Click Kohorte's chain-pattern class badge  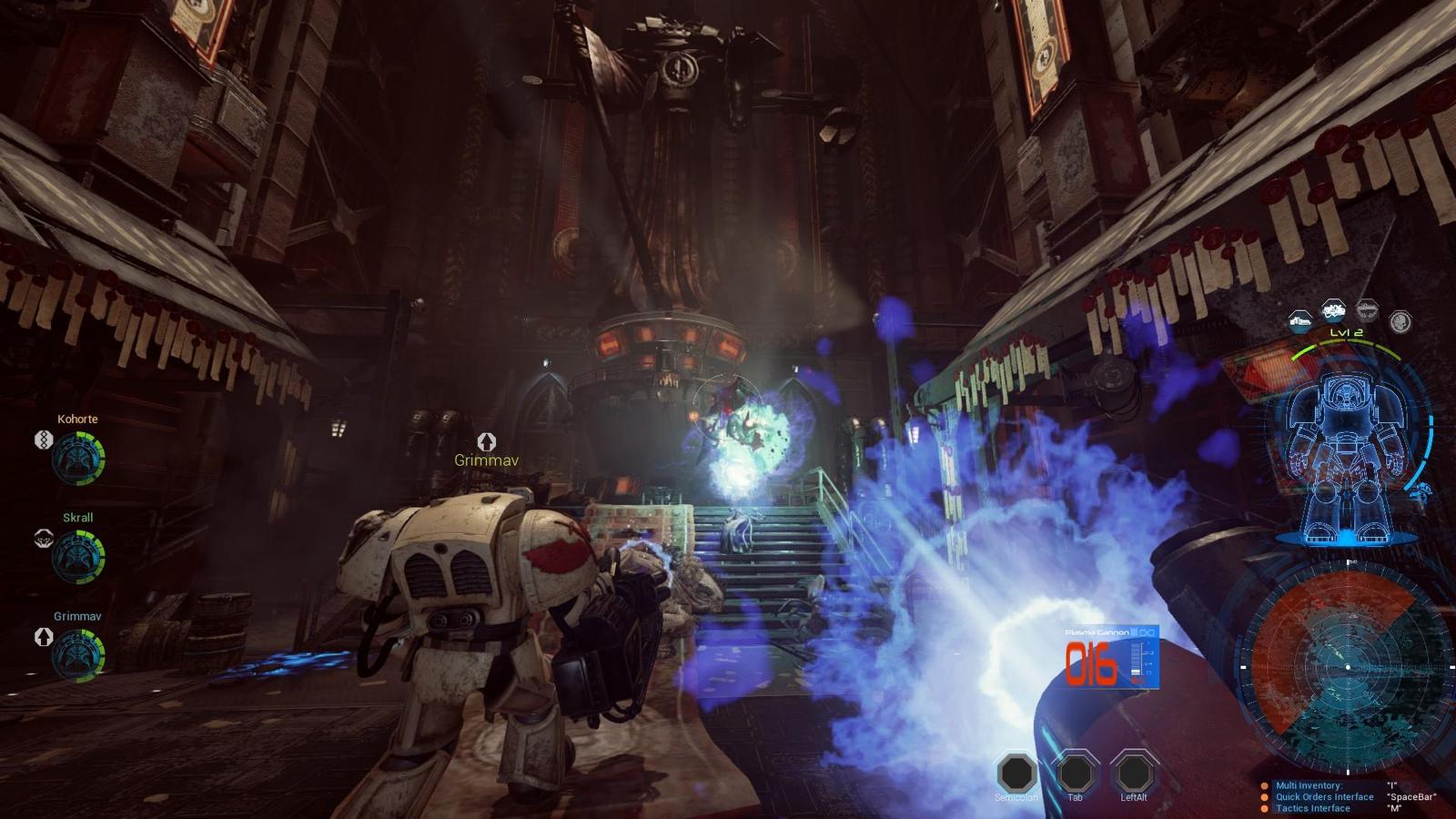43,440
